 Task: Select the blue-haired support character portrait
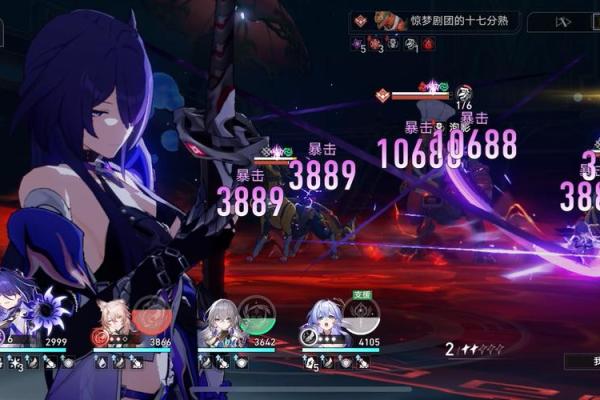(323, 320)
